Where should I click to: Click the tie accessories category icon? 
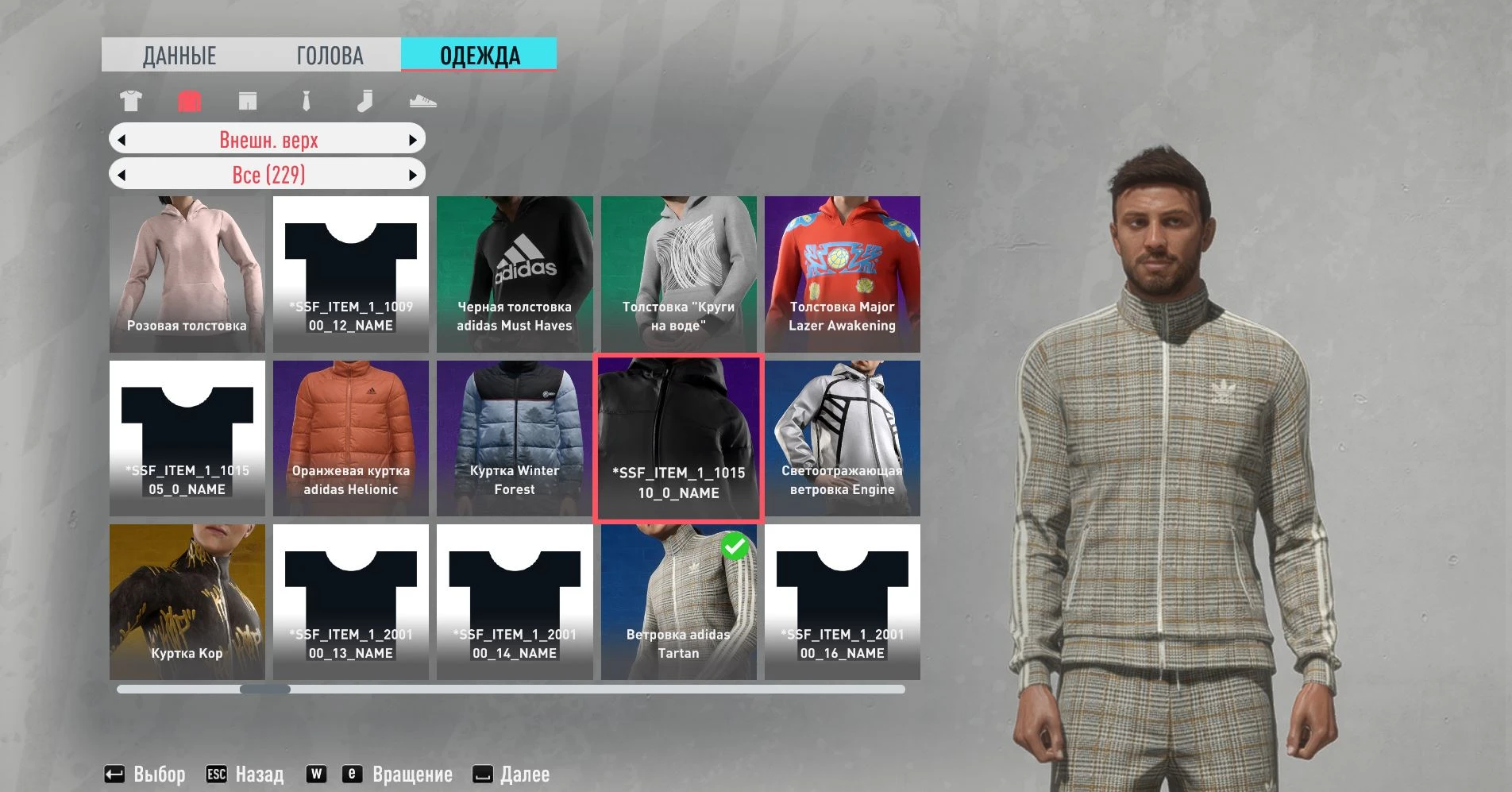pyautogui.click(x=306, y=101)
